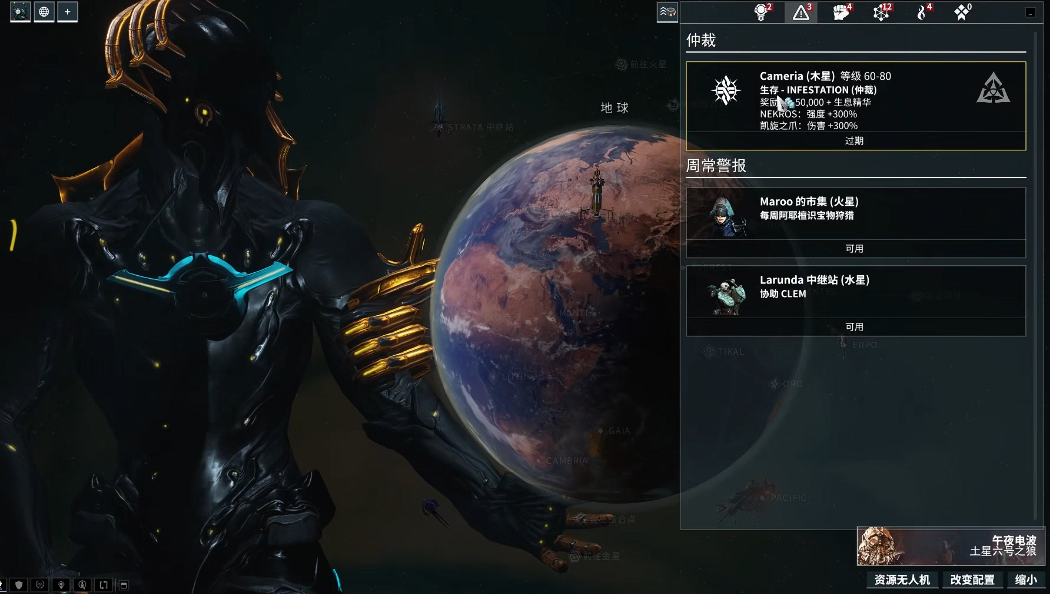Open the news tab with lightbulb icon
Viewport: 1050px width, 594px height.
[761, 12]
